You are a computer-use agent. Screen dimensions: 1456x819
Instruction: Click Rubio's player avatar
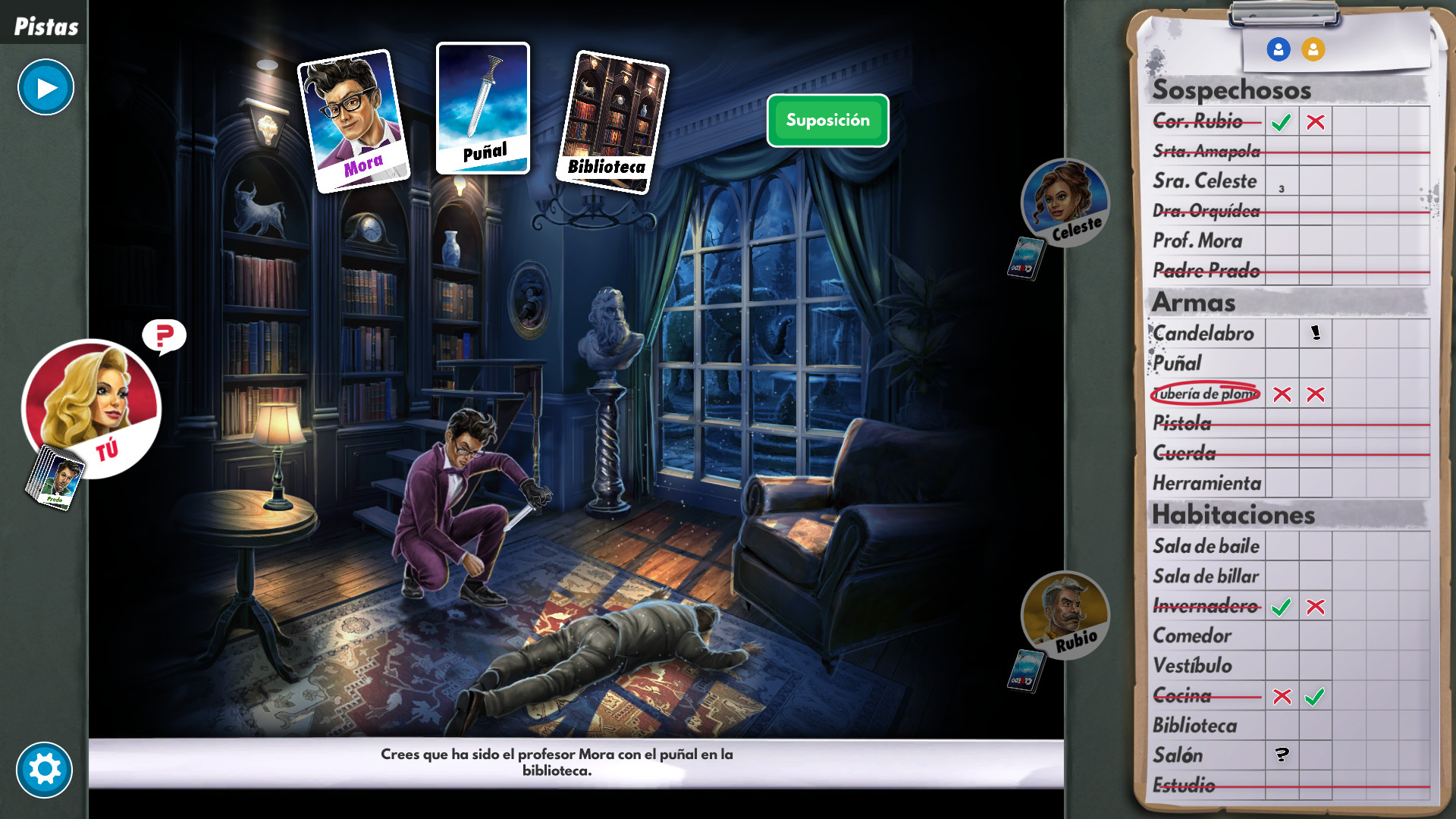click(x=1064, y=617)
